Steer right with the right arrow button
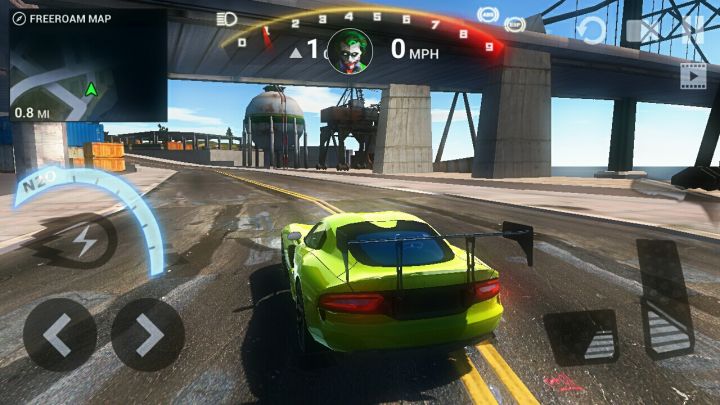720x405 pixels. pyautogui.click(x=147, y=335)
